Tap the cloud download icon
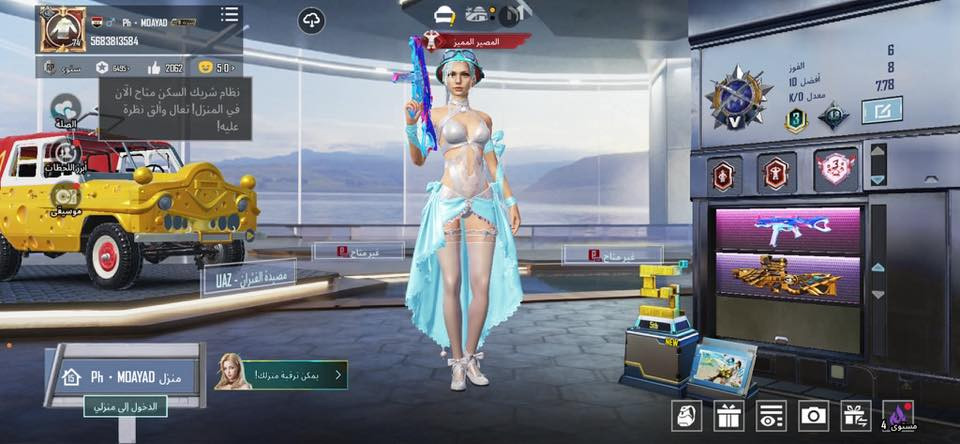 pyautogui.click(x=311, y=20)
